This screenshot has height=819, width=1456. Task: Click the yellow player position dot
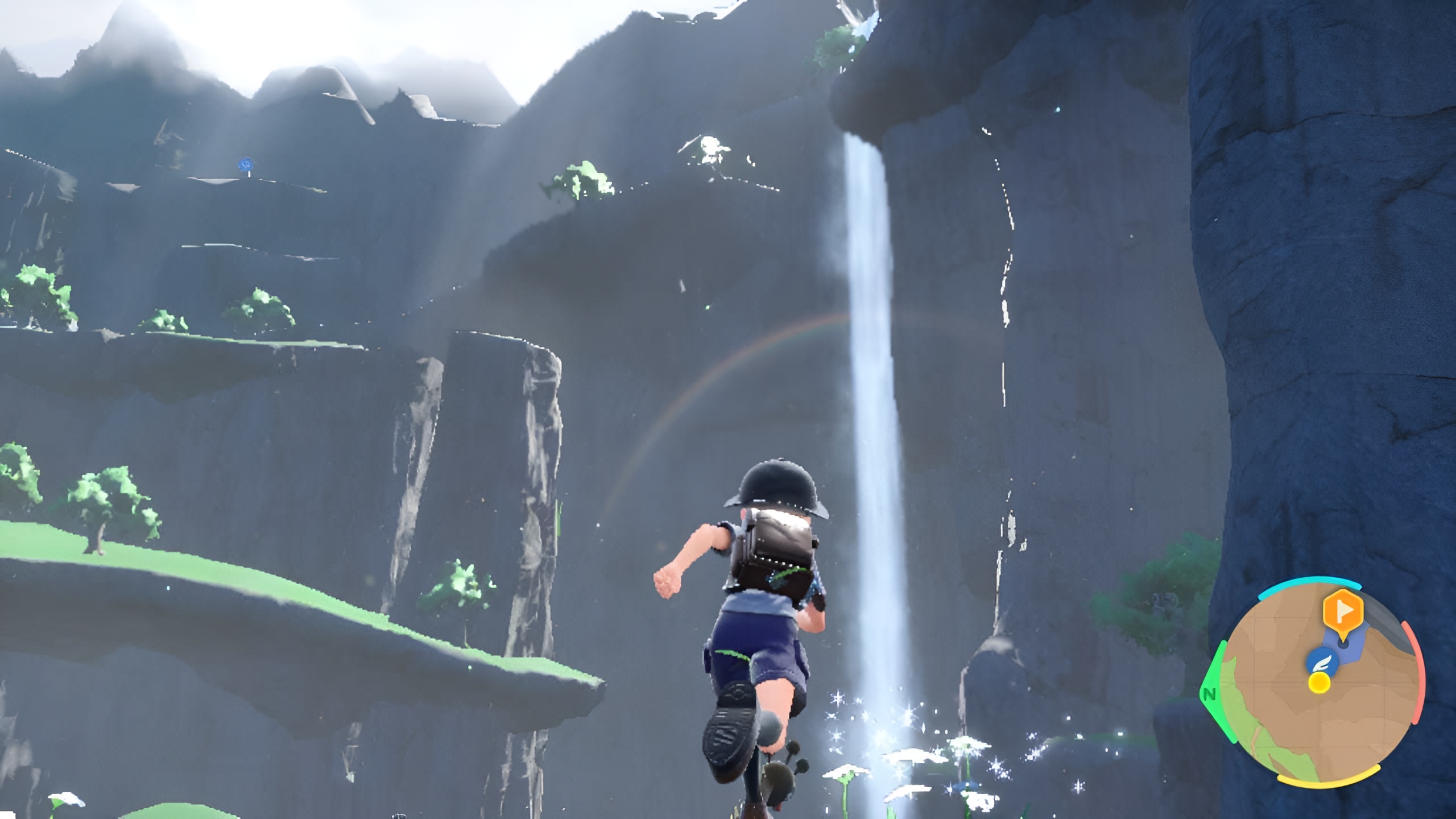(x=1318, y=682)
